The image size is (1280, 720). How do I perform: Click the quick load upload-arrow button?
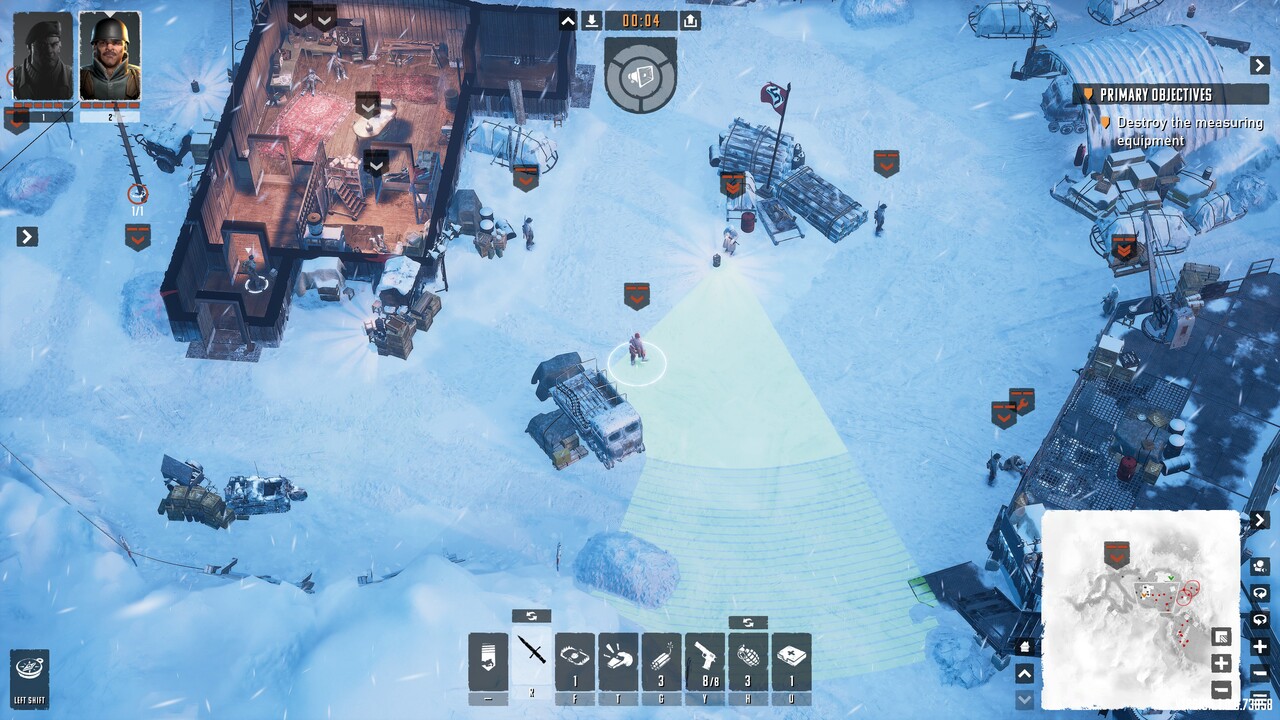click(690, 21)
